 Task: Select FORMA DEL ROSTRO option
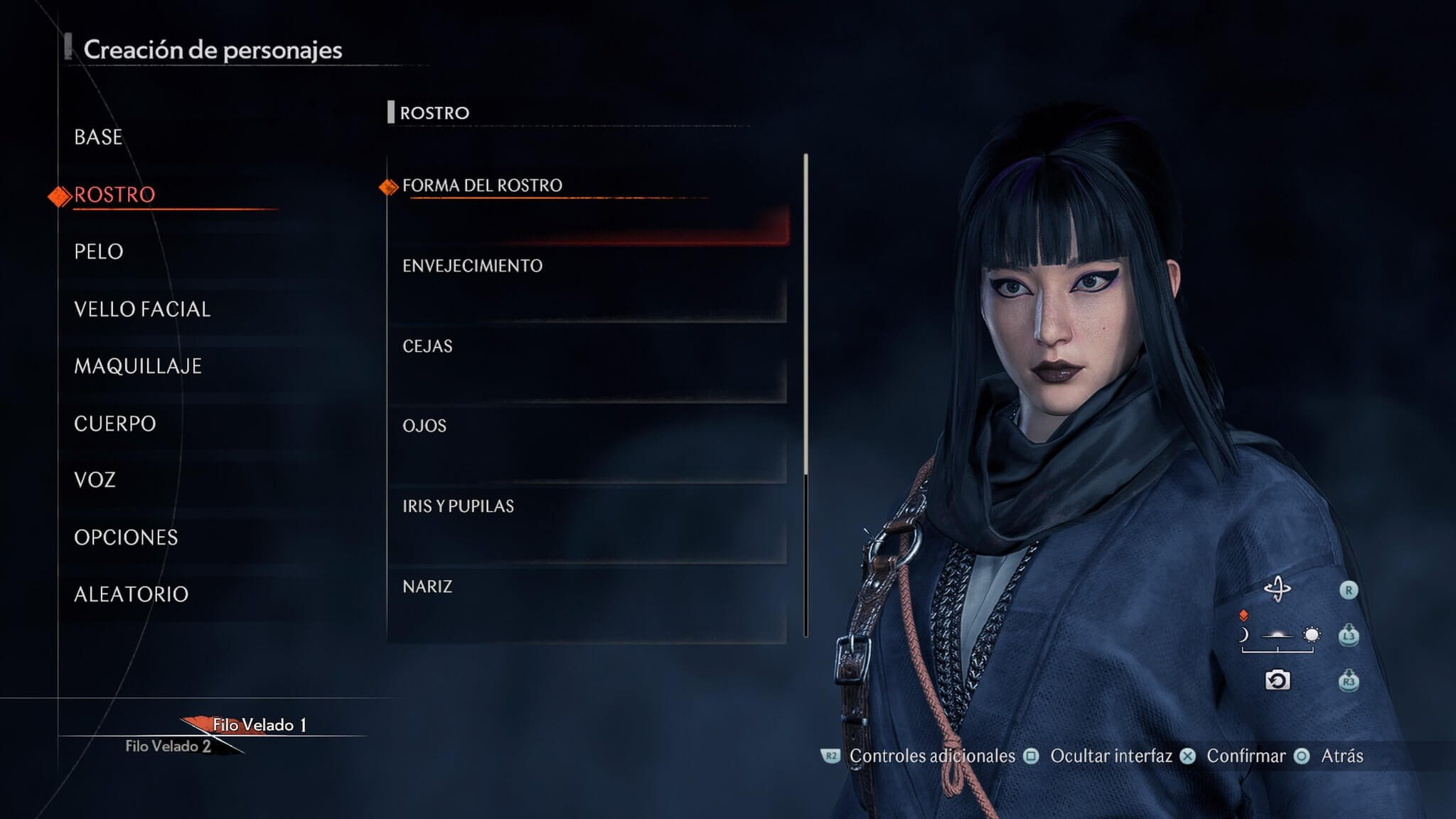point(482,186)
